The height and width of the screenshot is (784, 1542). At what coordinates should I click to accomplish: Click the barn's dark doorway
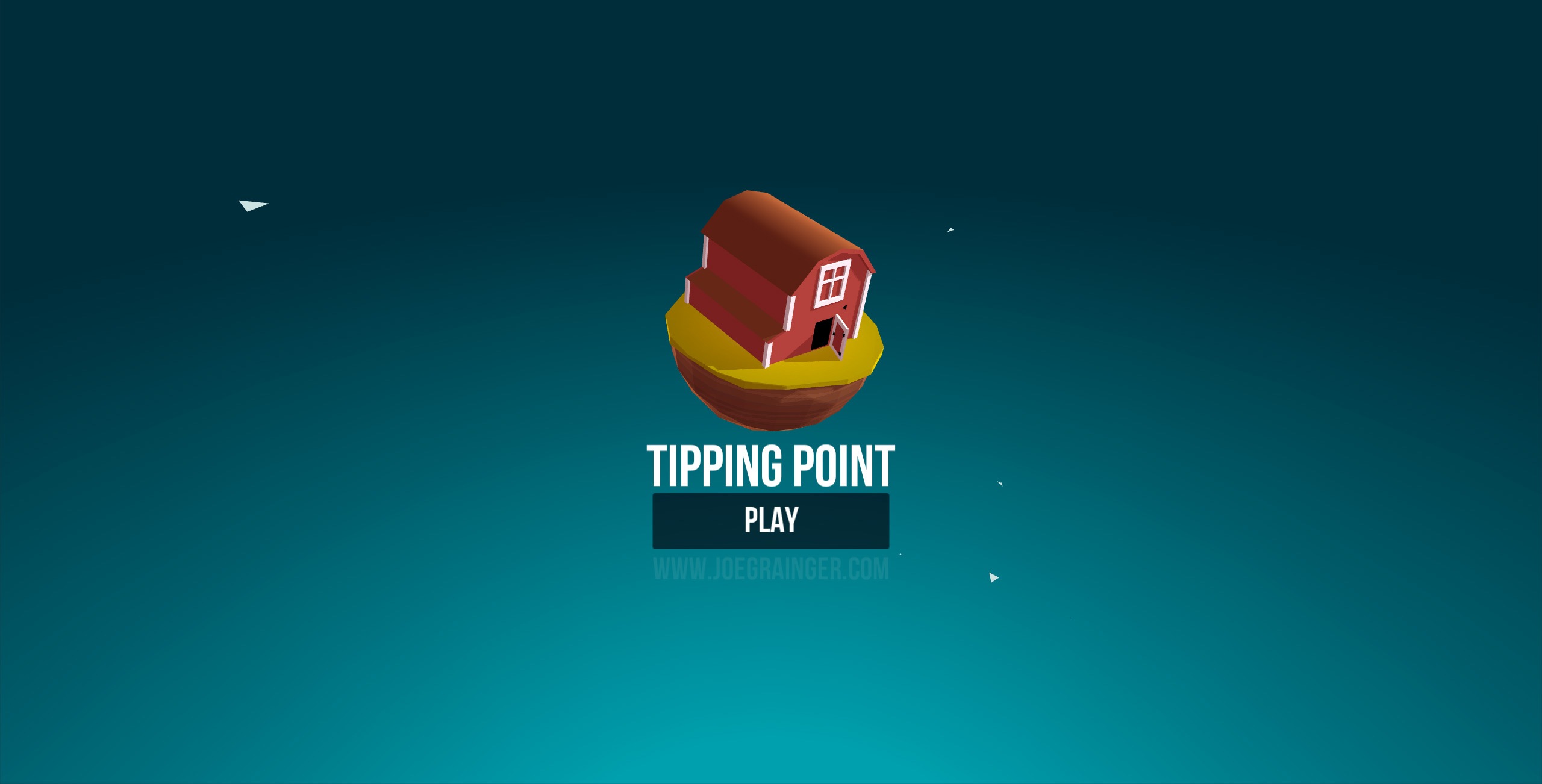[x=822, y=333]
